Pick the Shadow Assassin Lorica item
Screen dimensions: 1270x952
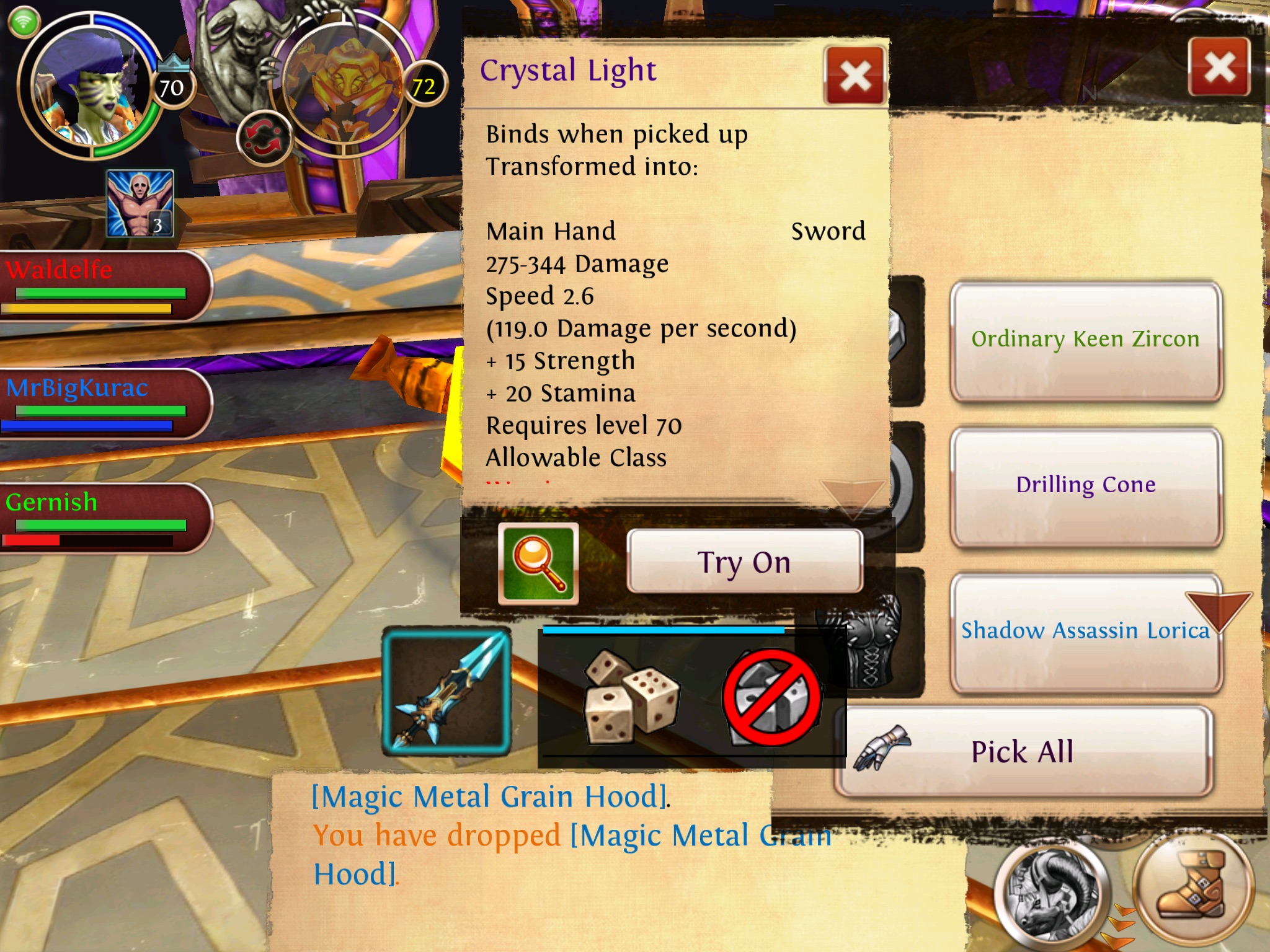point(1085,631)
